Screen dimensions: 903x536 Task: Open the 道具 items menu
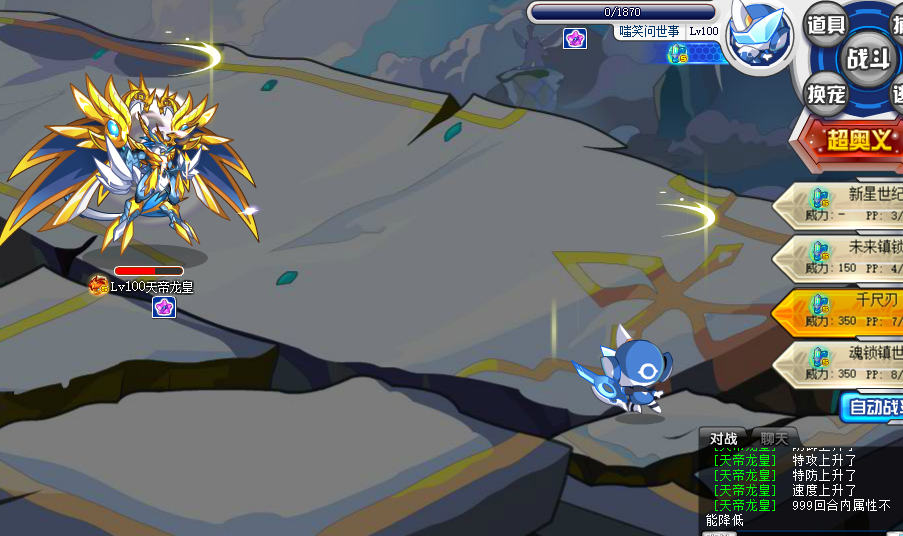coord(826,25)
